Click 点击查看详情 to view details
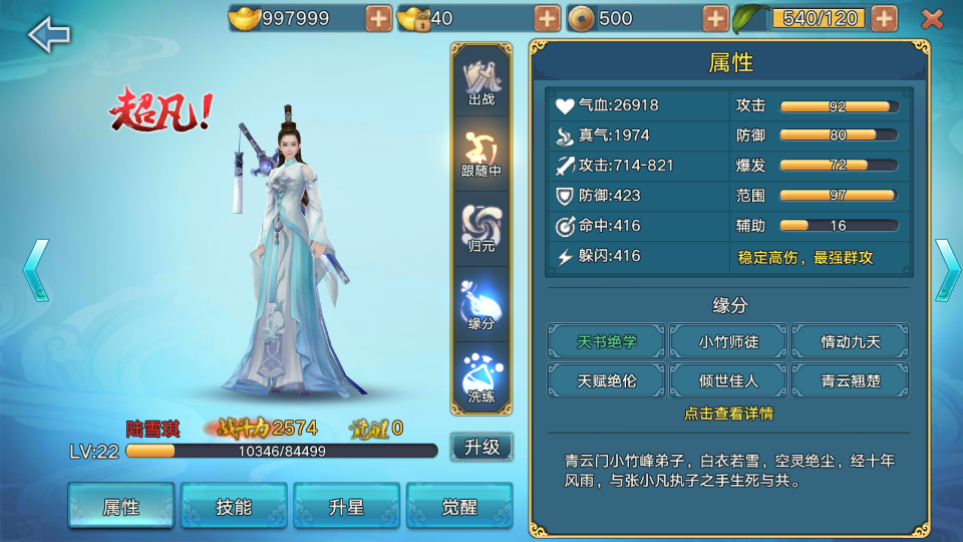The image size is (963, 542). (x=728, y=413)
